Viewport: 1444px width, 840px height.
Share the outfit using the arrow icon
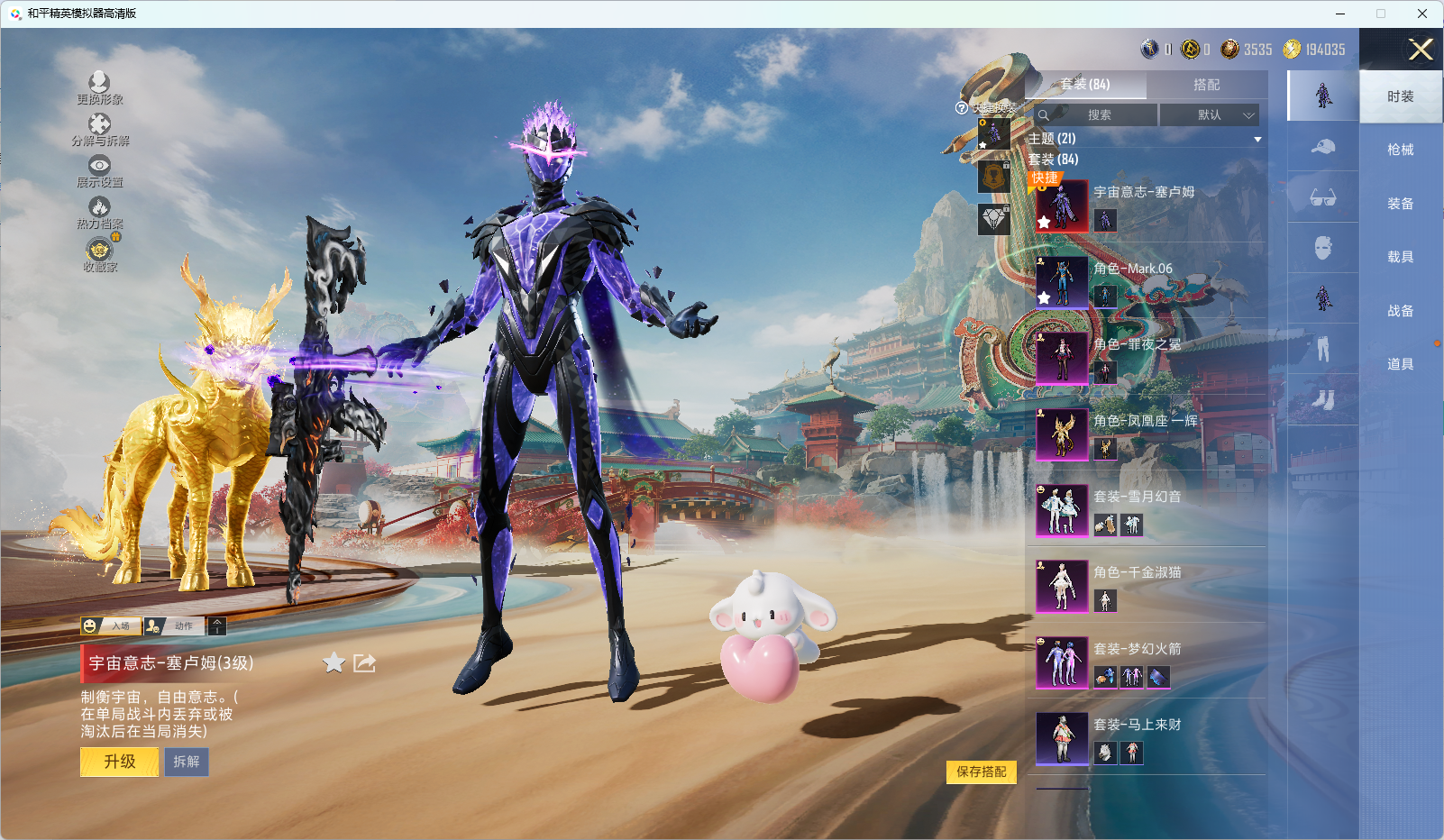364,663
